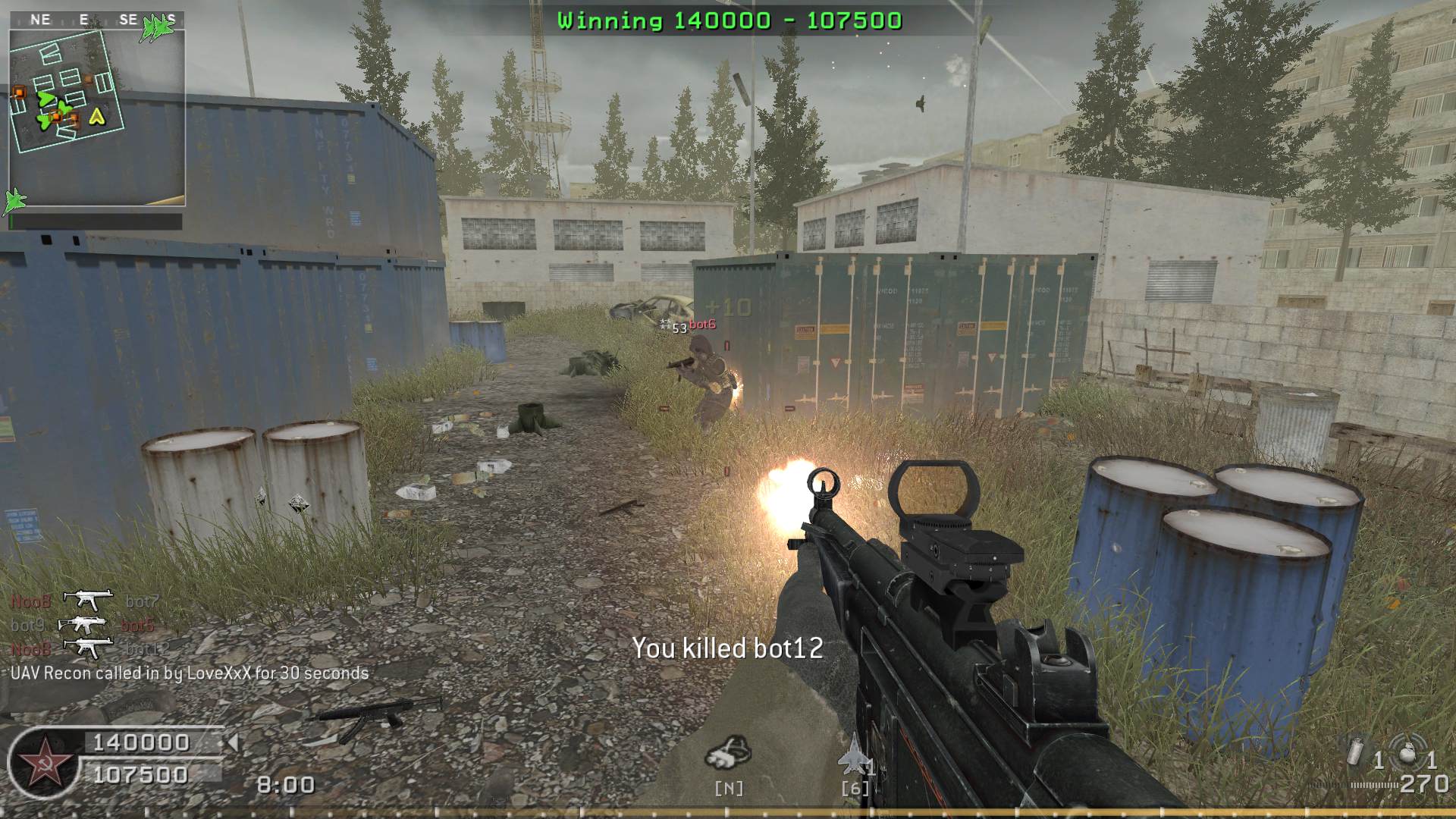Select the yellow player arrow on minimap
Viewport: 1456px width, 819px height.
point(96,116)
